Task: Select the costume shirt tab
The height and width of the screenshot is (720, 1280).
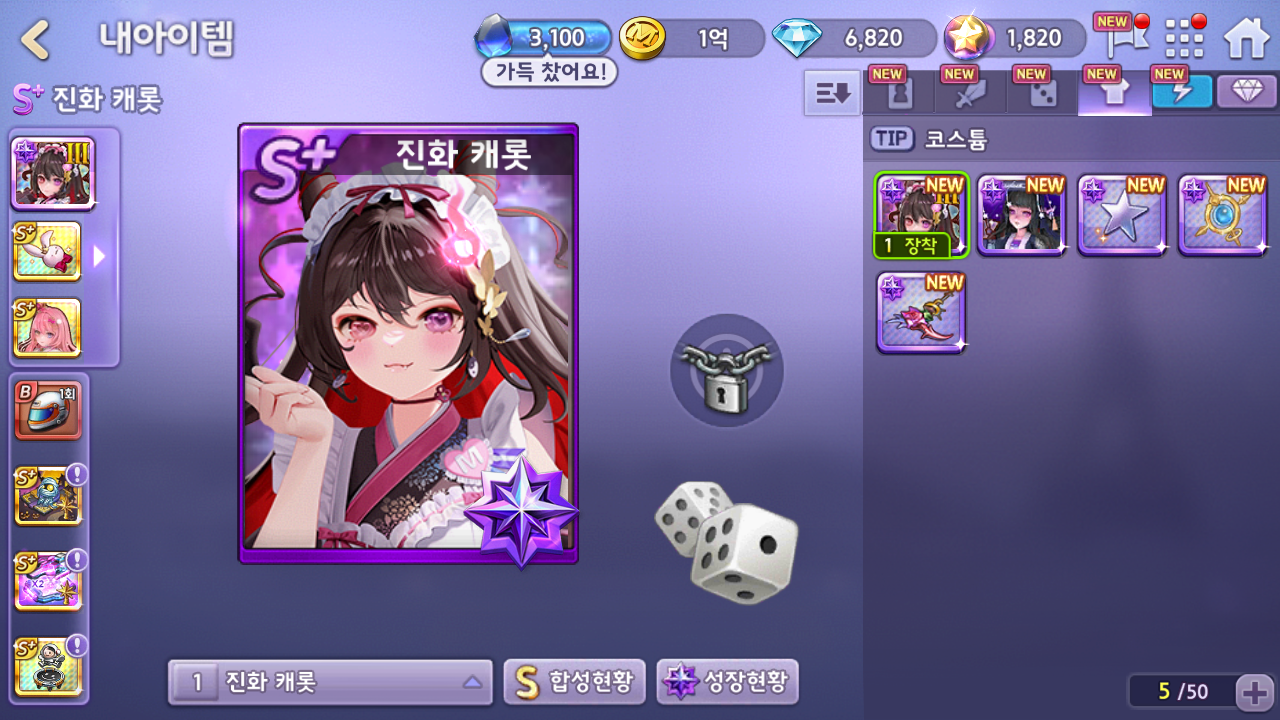Action: 1113,93
